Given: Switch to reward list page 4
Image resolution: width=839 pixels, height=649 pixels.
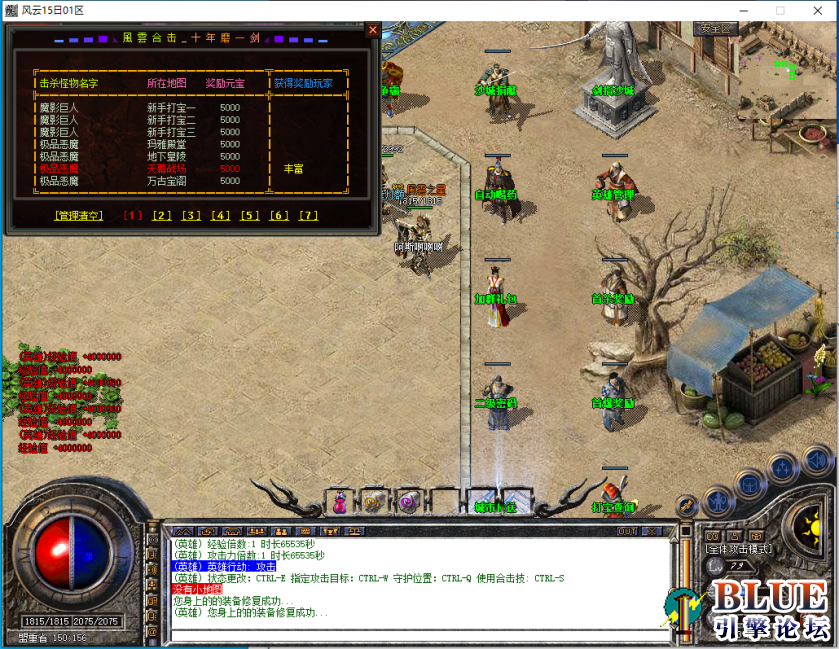Looking at the screenshot, I should [x=220, y=215].
